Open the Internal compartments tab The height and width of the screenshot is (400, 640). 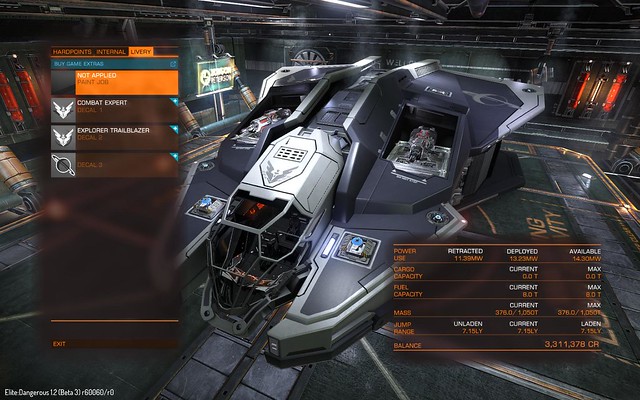click(x=111, y=50)
